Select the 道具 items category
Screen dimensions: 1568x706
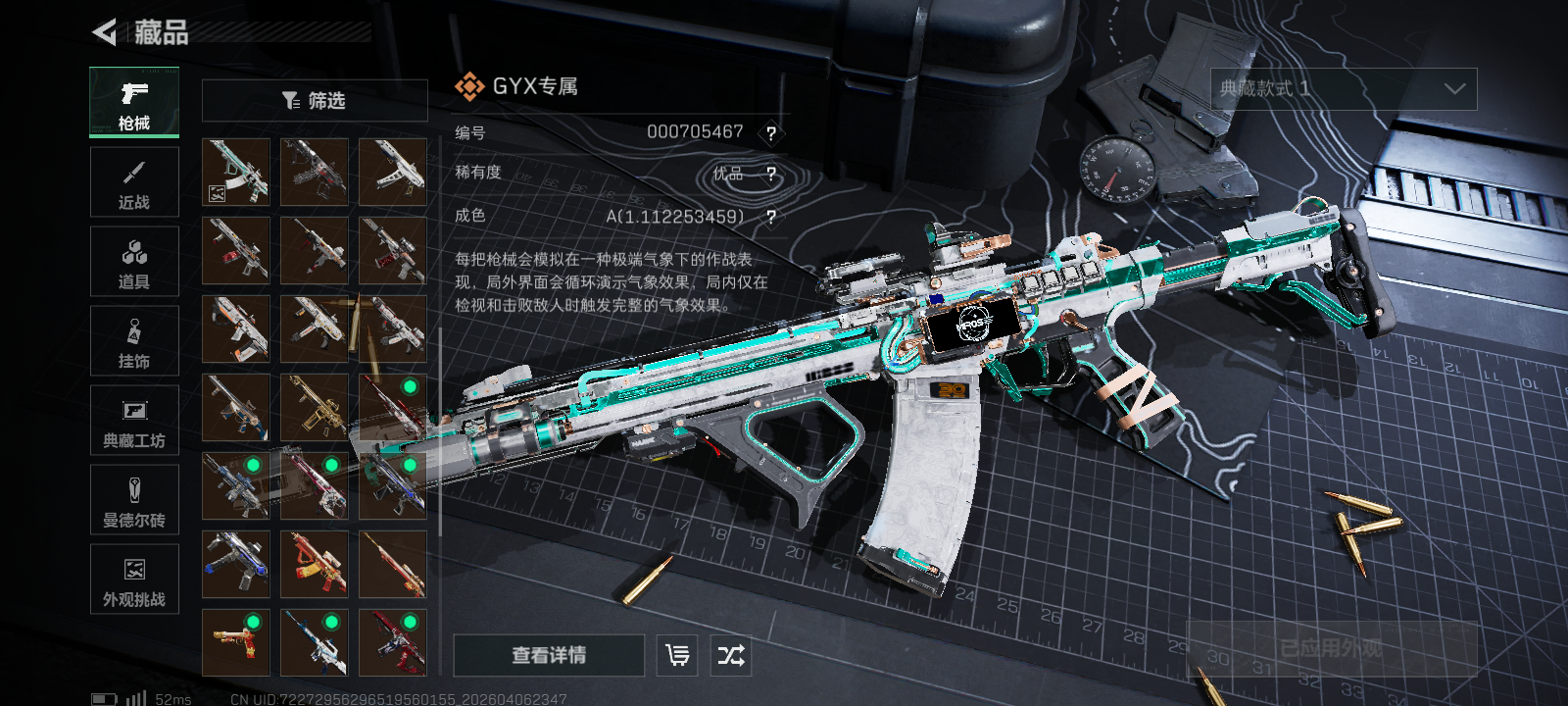click(x=134, y=262)
